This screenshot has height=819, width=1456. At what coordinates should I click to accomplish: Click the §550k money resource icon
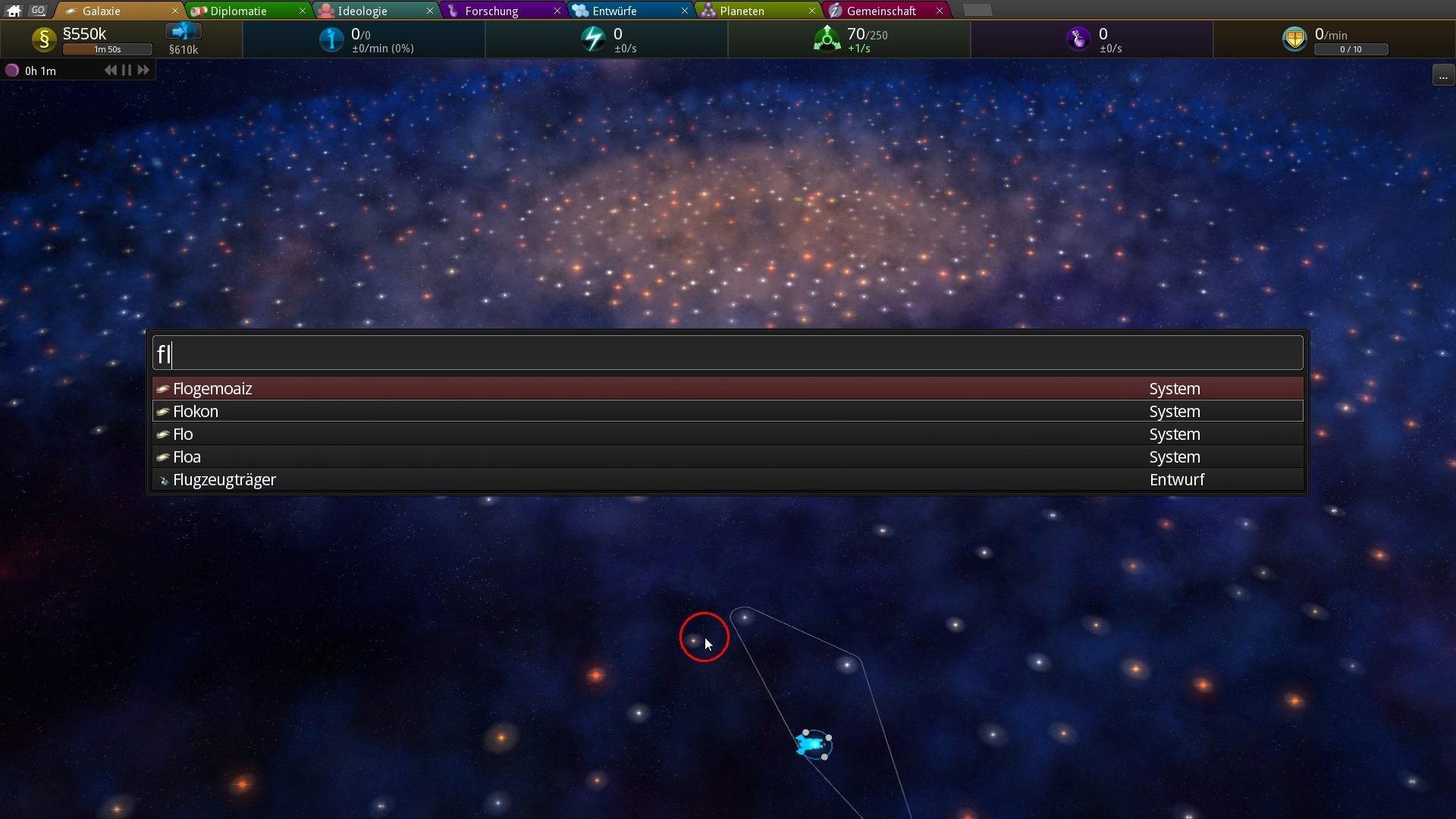[x=43, y=39]
